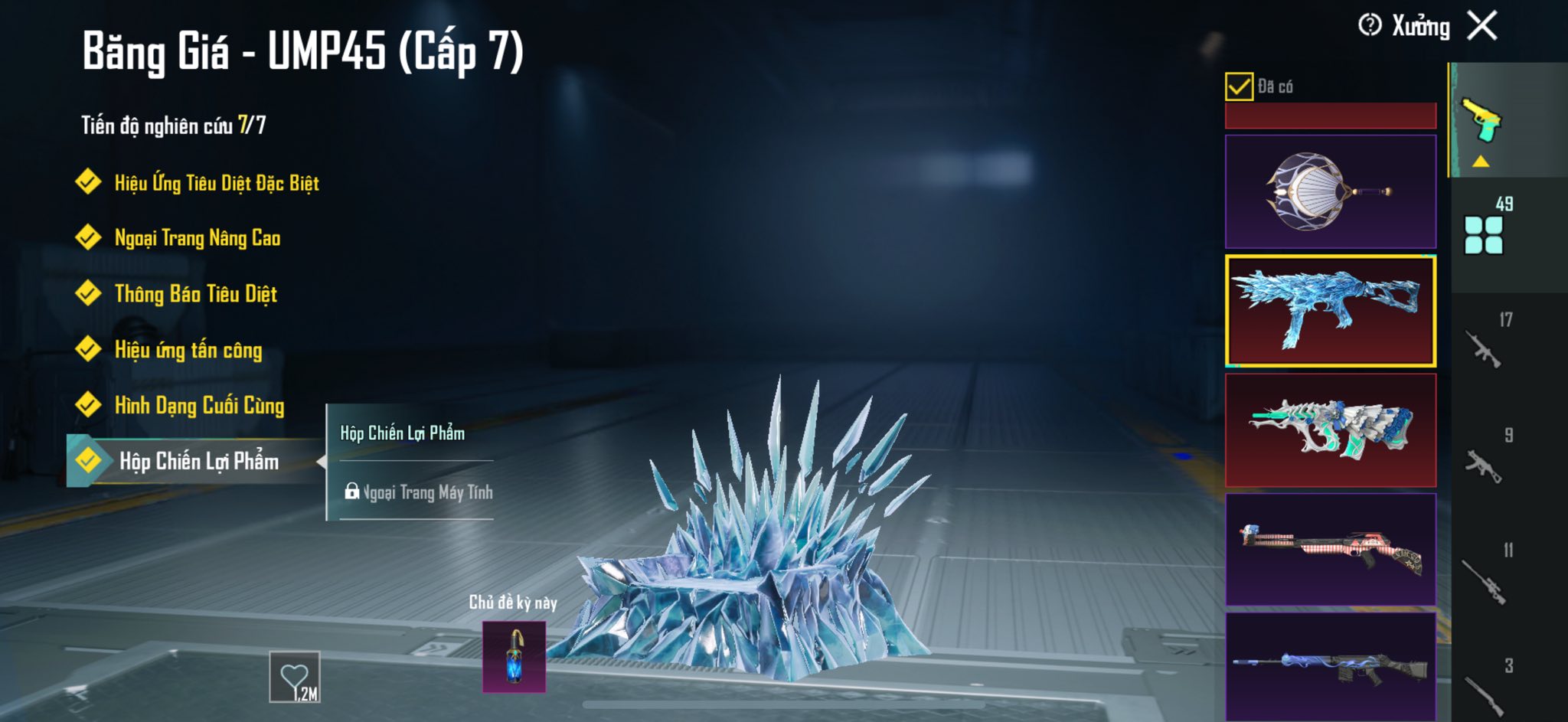This screenshot has height=722, width=1568.
Task: Choose Ngoại Trang Nâng Cao upgrade
Action: 197,238
